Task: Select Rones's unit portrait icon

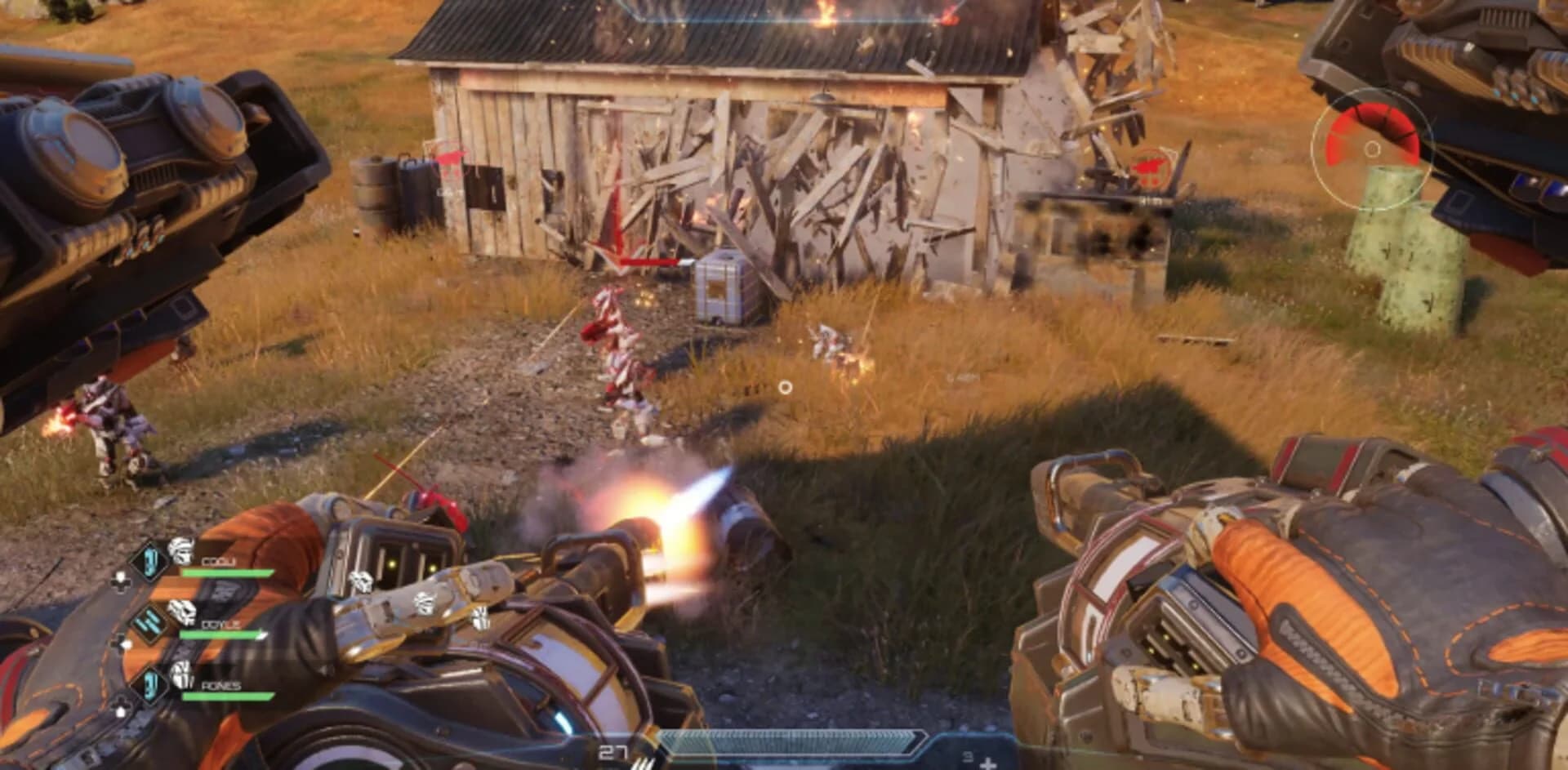Action: coord(181,675)
